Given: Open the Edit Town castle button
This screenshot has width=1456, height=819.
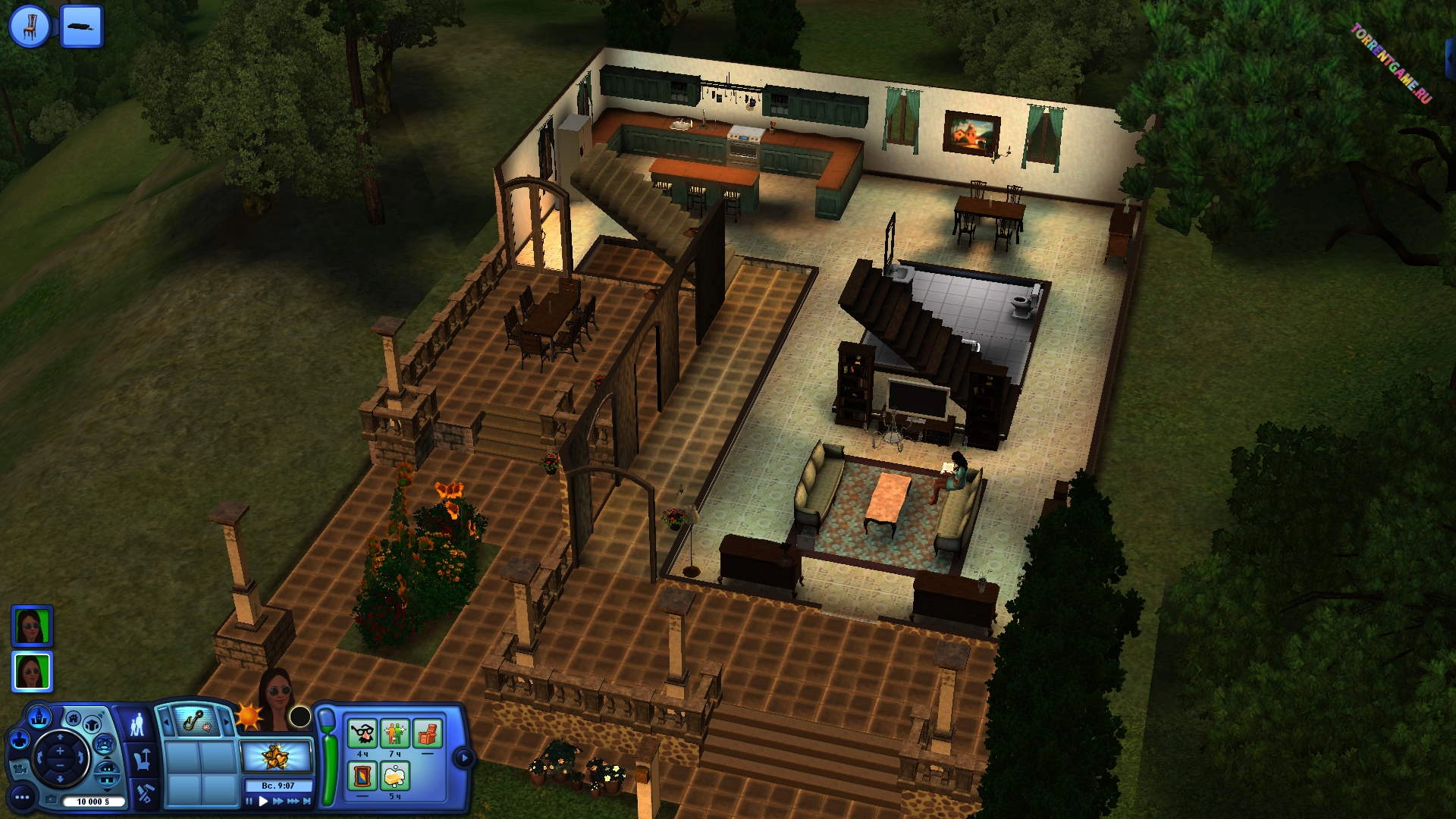Looking at the screenshot, I should pos(39,716).
